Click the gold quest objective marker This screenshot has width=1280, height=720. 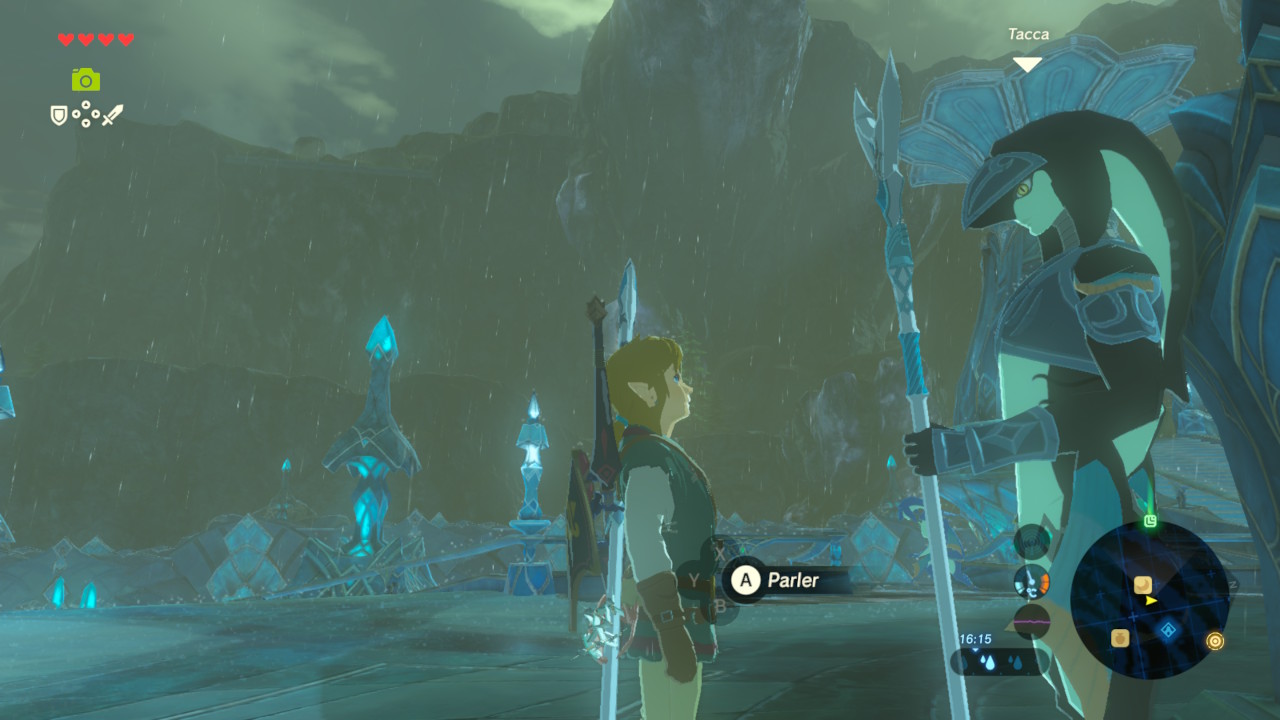click(1215, 641)
